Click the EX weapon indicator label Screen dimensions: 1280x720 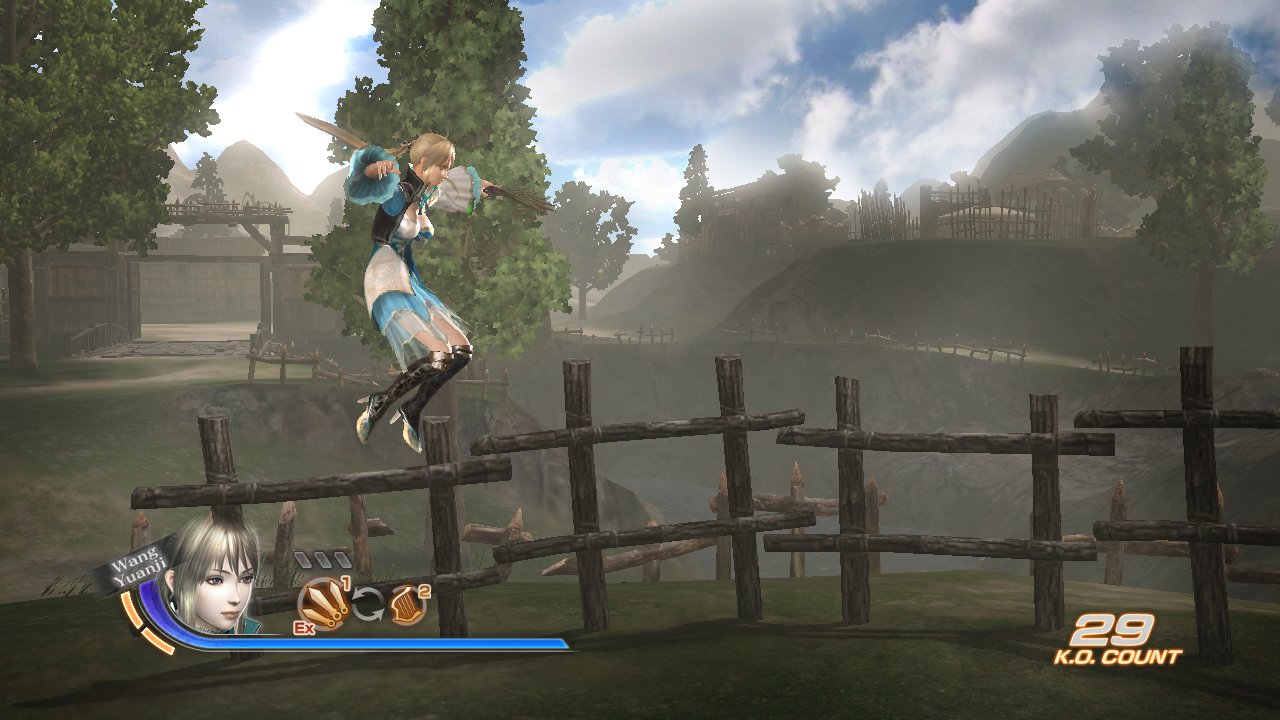tap(302, 628)
